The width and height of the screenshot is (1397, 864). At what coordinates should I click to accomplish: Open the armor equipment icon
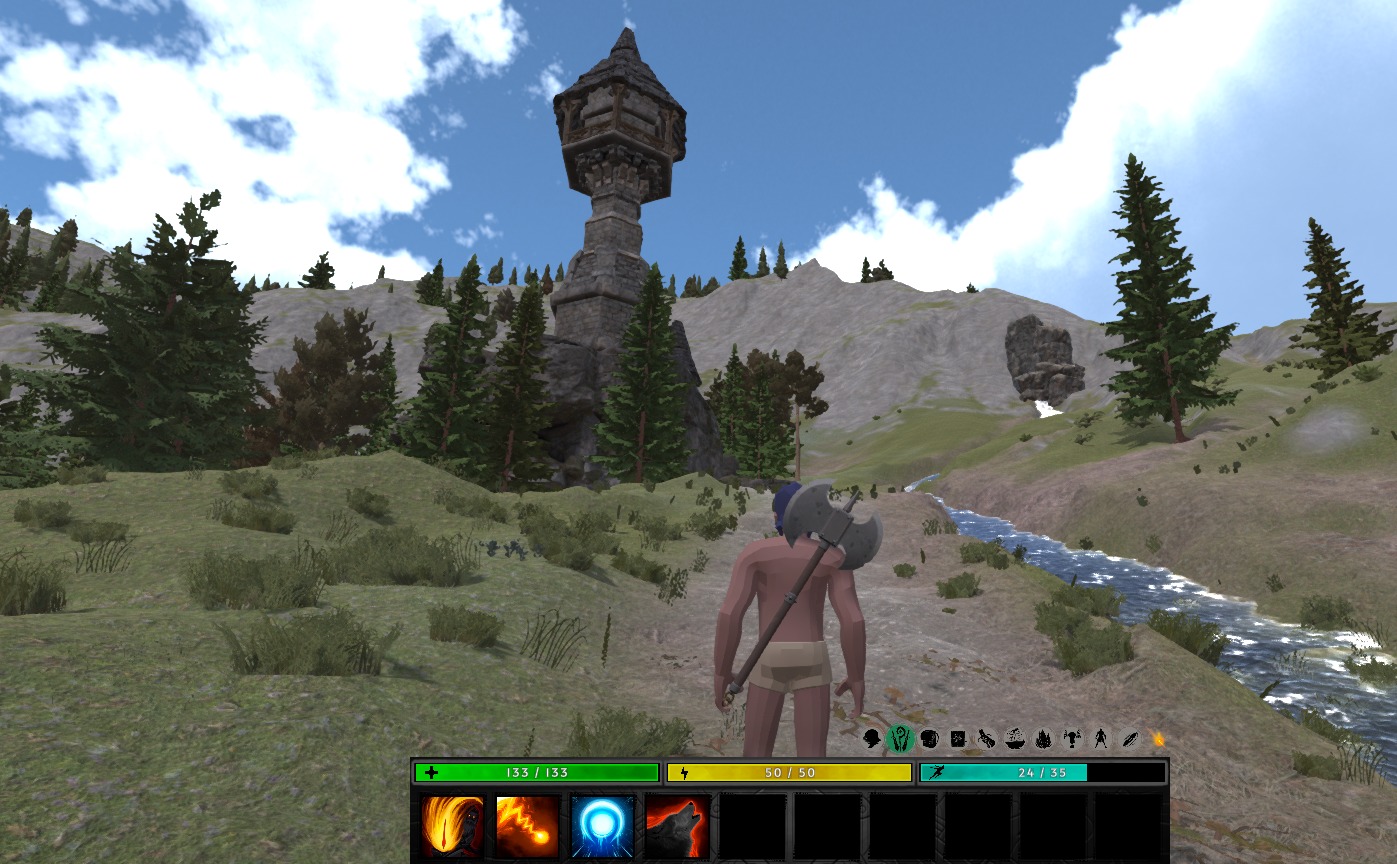pyautogui.click(x=1072, y=739)
